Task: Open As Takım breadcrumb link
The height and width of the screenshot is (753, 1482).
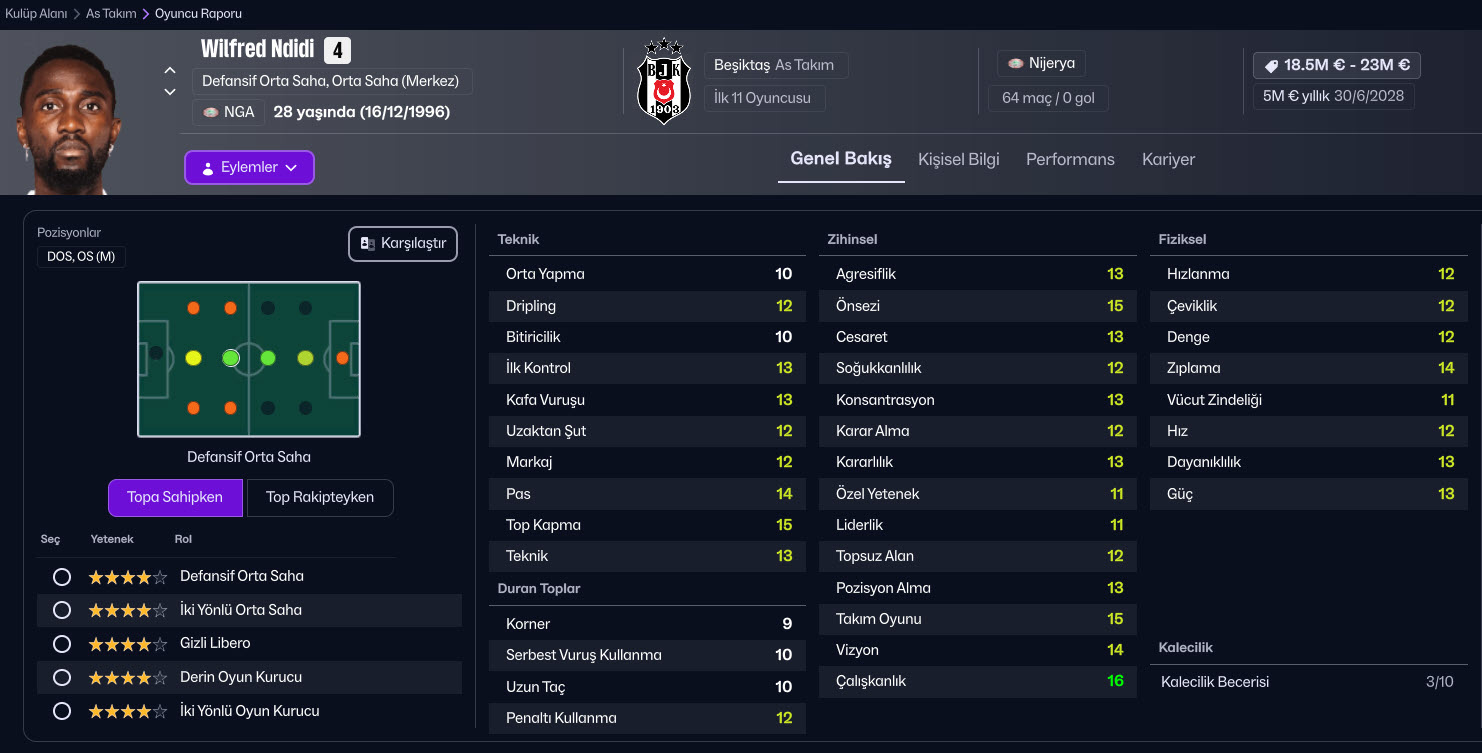Action: click(x=110, y=14)
